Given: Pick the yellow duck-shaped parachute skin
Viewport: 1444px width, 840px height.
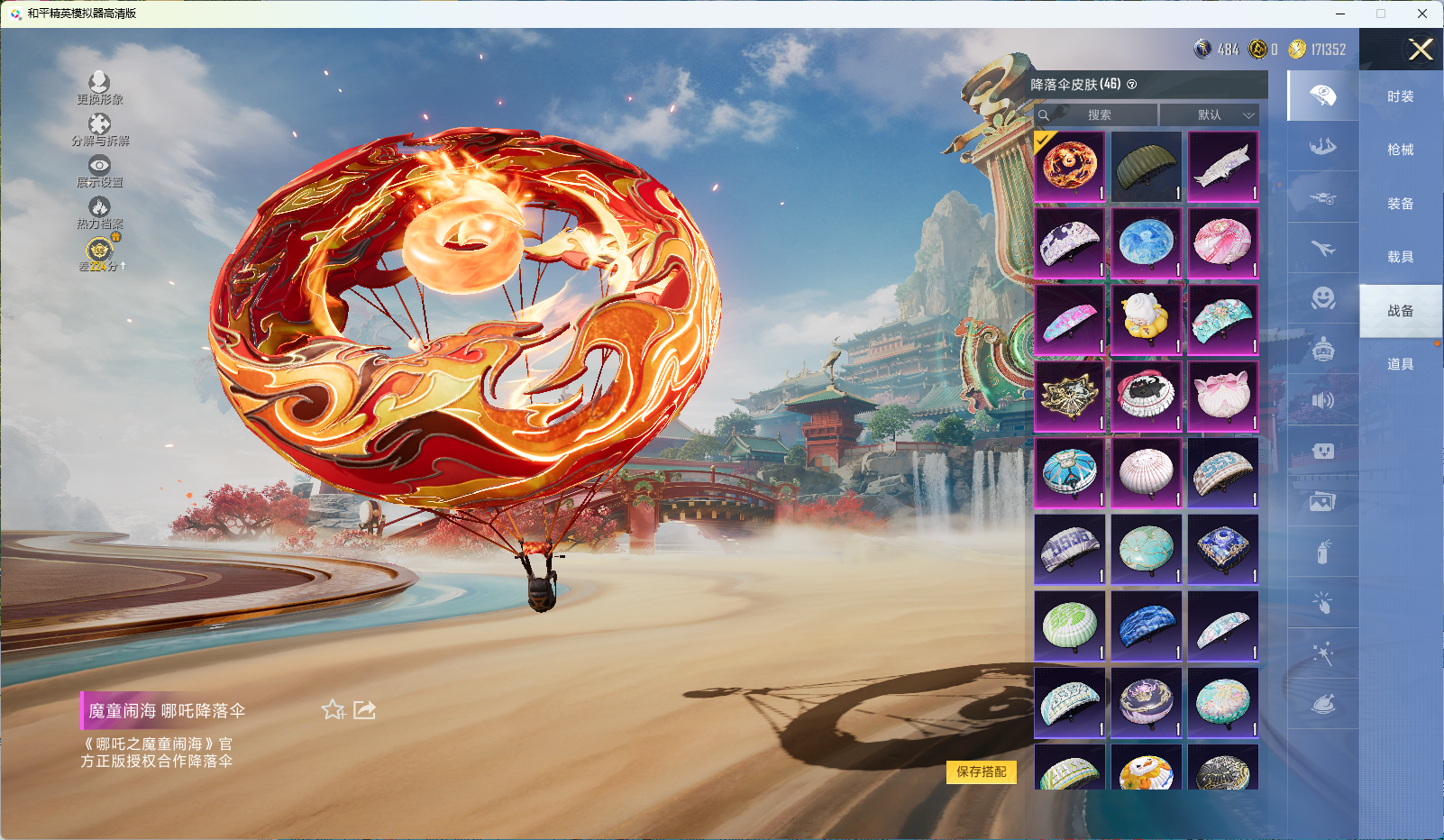Looking at the screenshot, I should [x=1146, y=320].
